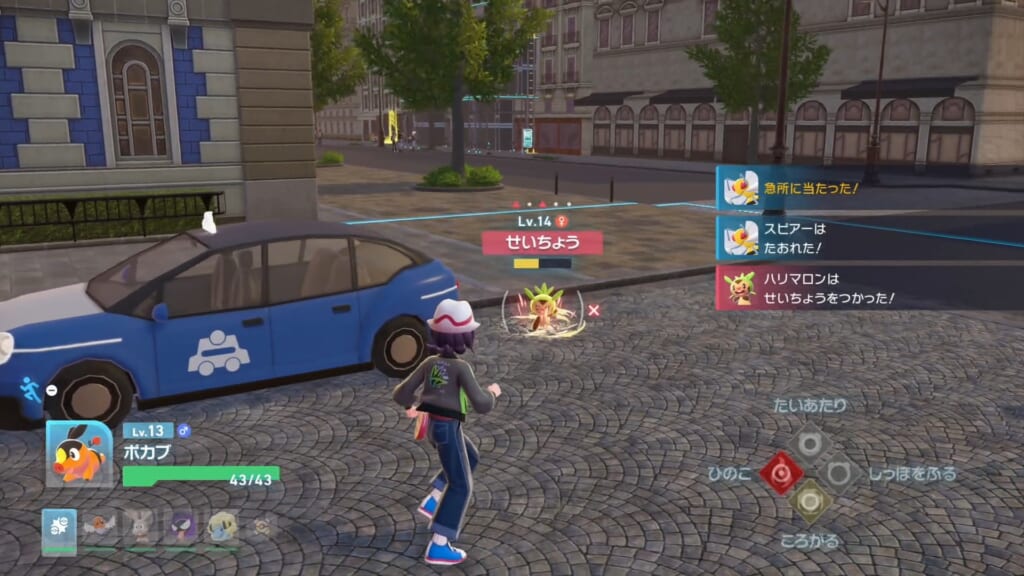1024x576 pixels.
Task: Switch to the blue-and-yellow party Pokémon
Action: pos(222,527)
